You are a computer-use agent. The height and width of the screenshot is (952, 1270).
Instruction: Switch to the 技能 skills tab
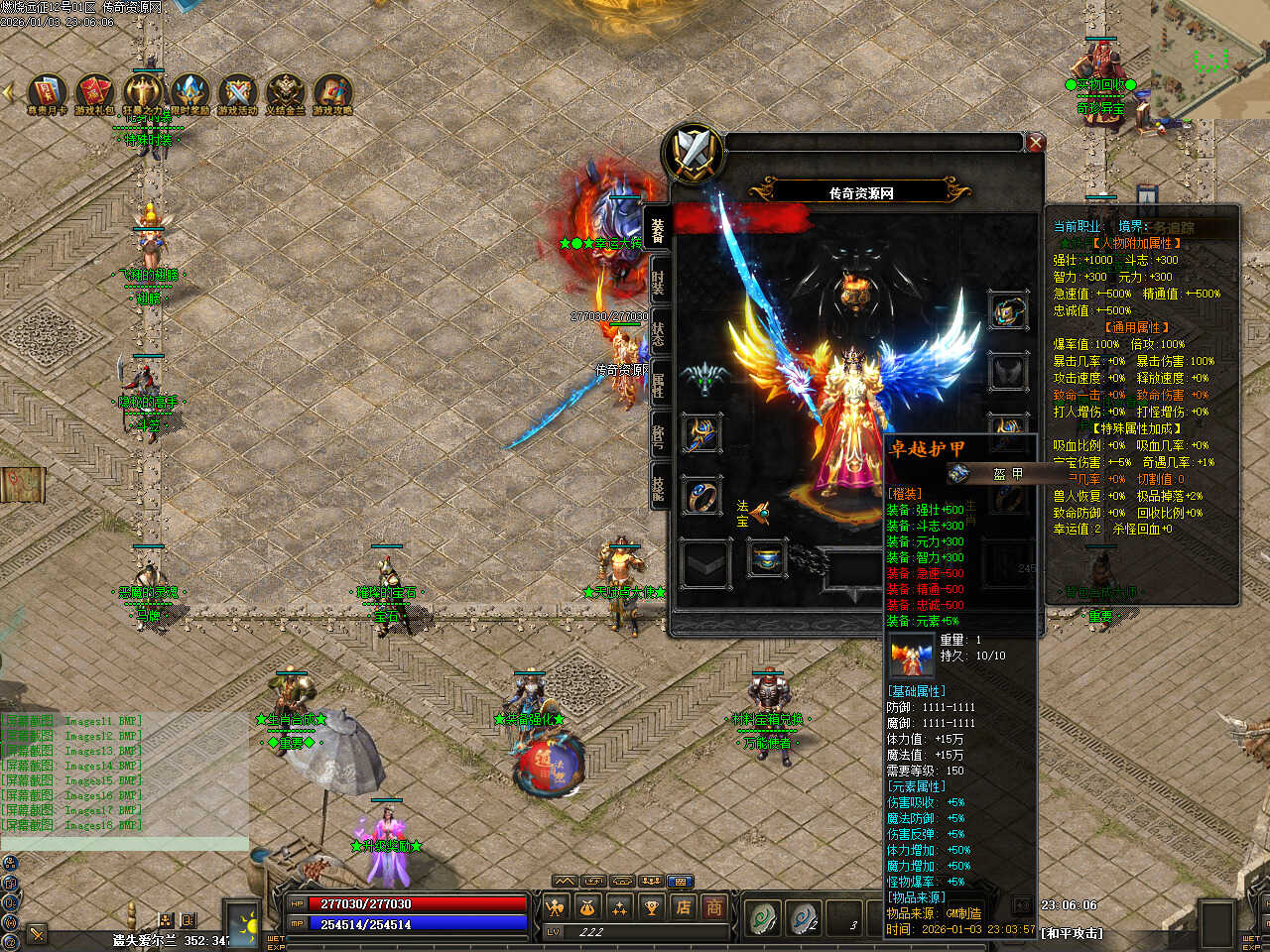pos(659,486)
